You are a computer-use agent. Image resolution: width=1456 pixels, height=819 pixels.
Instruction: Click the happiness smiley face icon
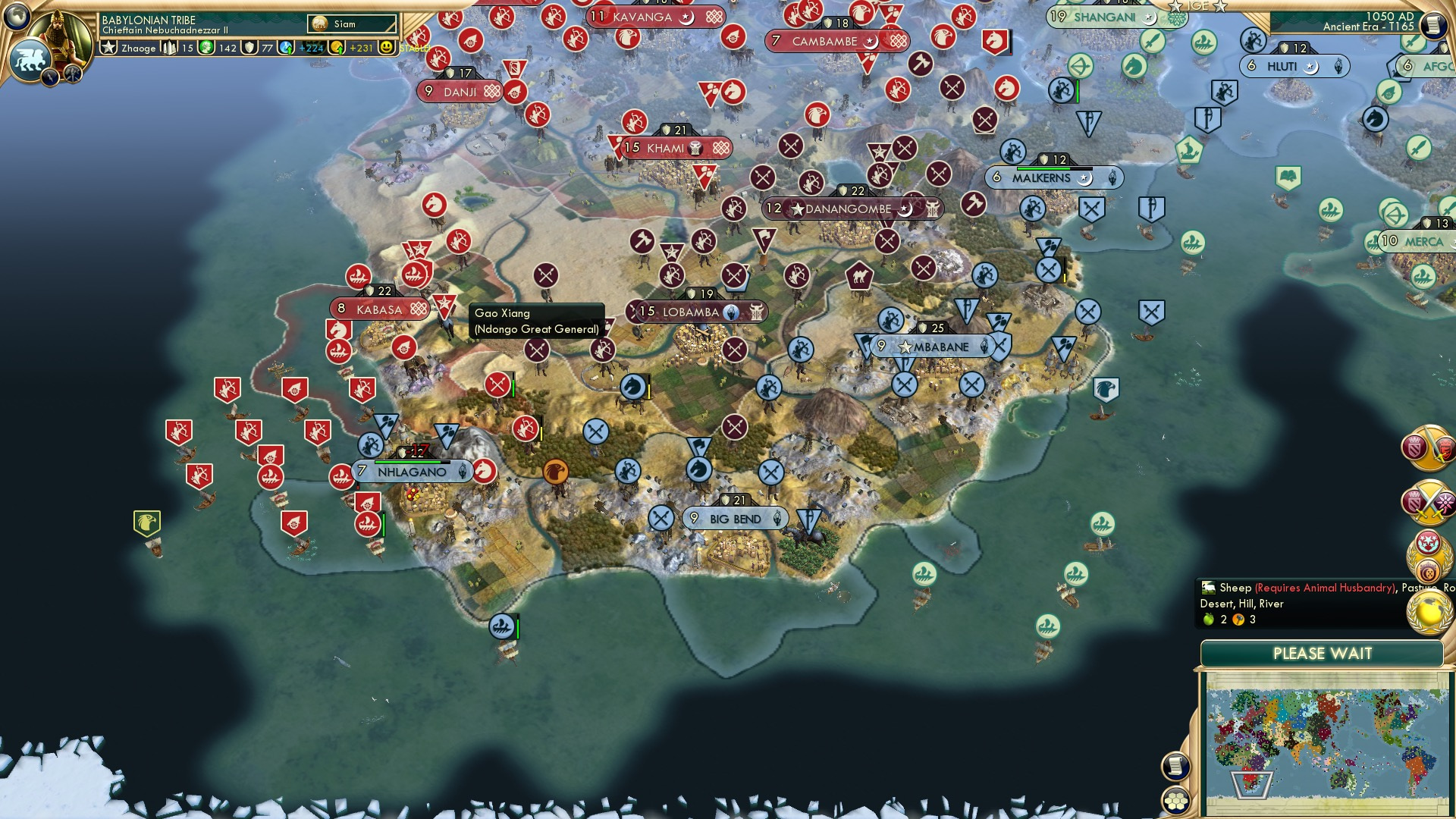(x=387, y=48)
